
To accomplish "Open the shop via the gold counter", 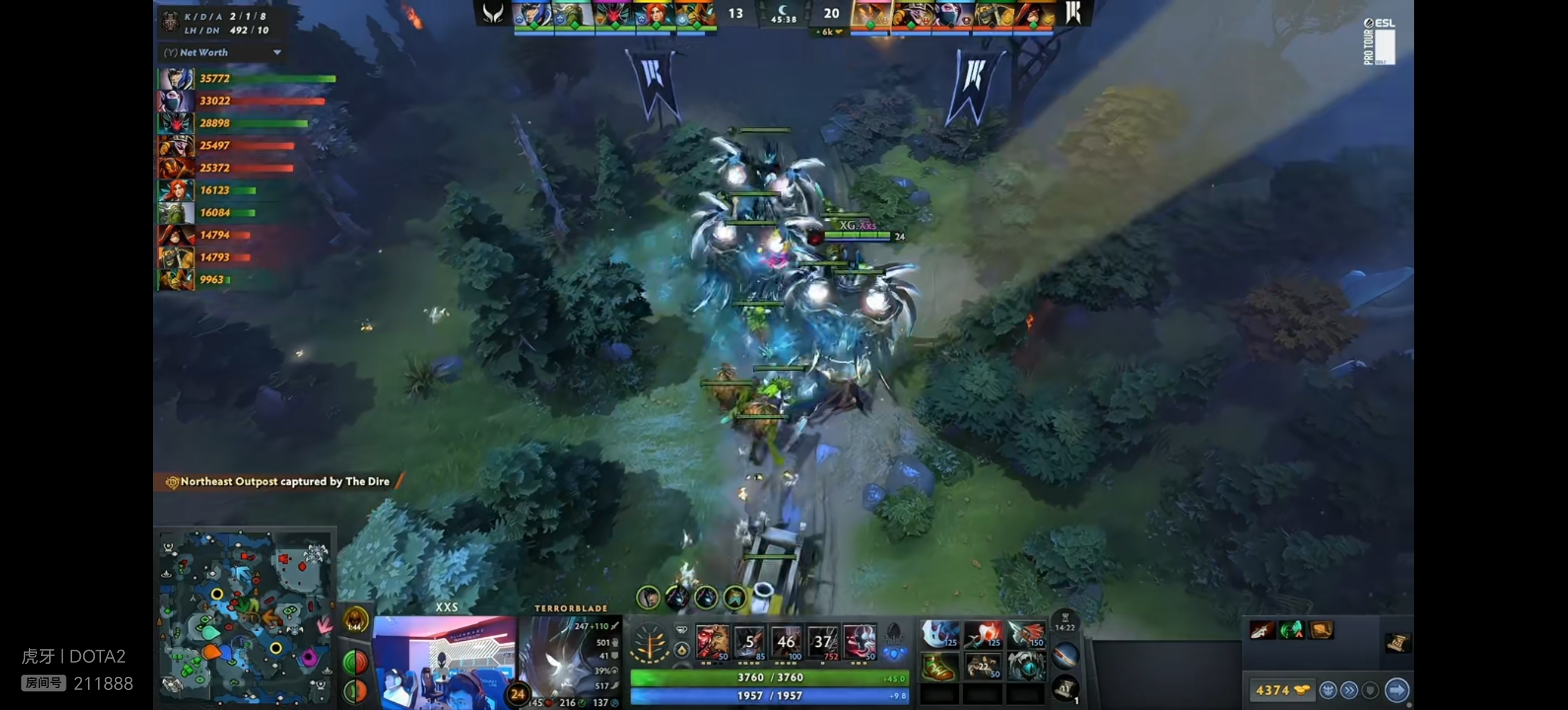I will (x=1281, y=690).
